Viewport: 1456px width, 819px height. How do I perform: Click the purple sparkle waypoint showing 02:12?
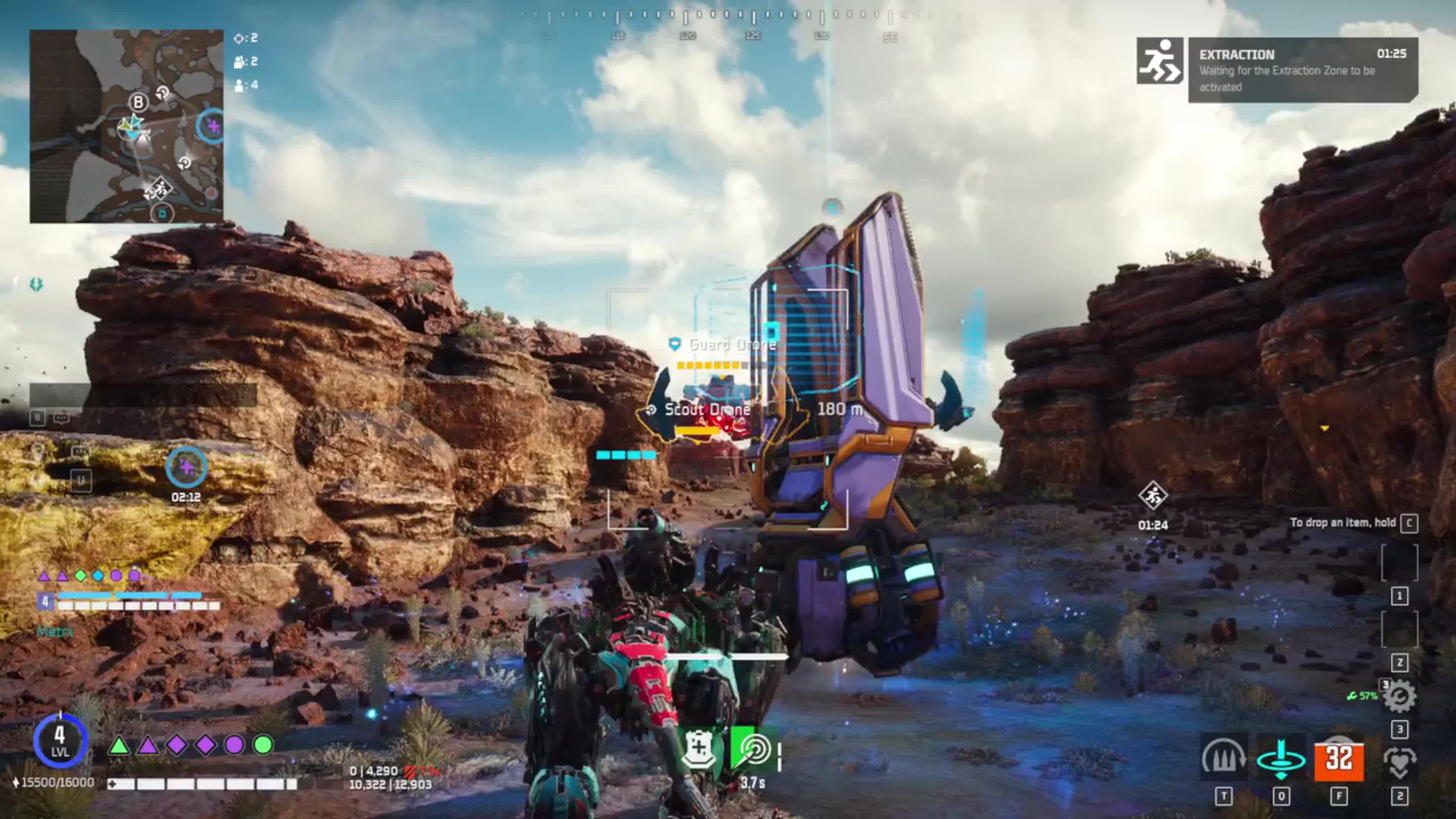(x=186, y=467)
